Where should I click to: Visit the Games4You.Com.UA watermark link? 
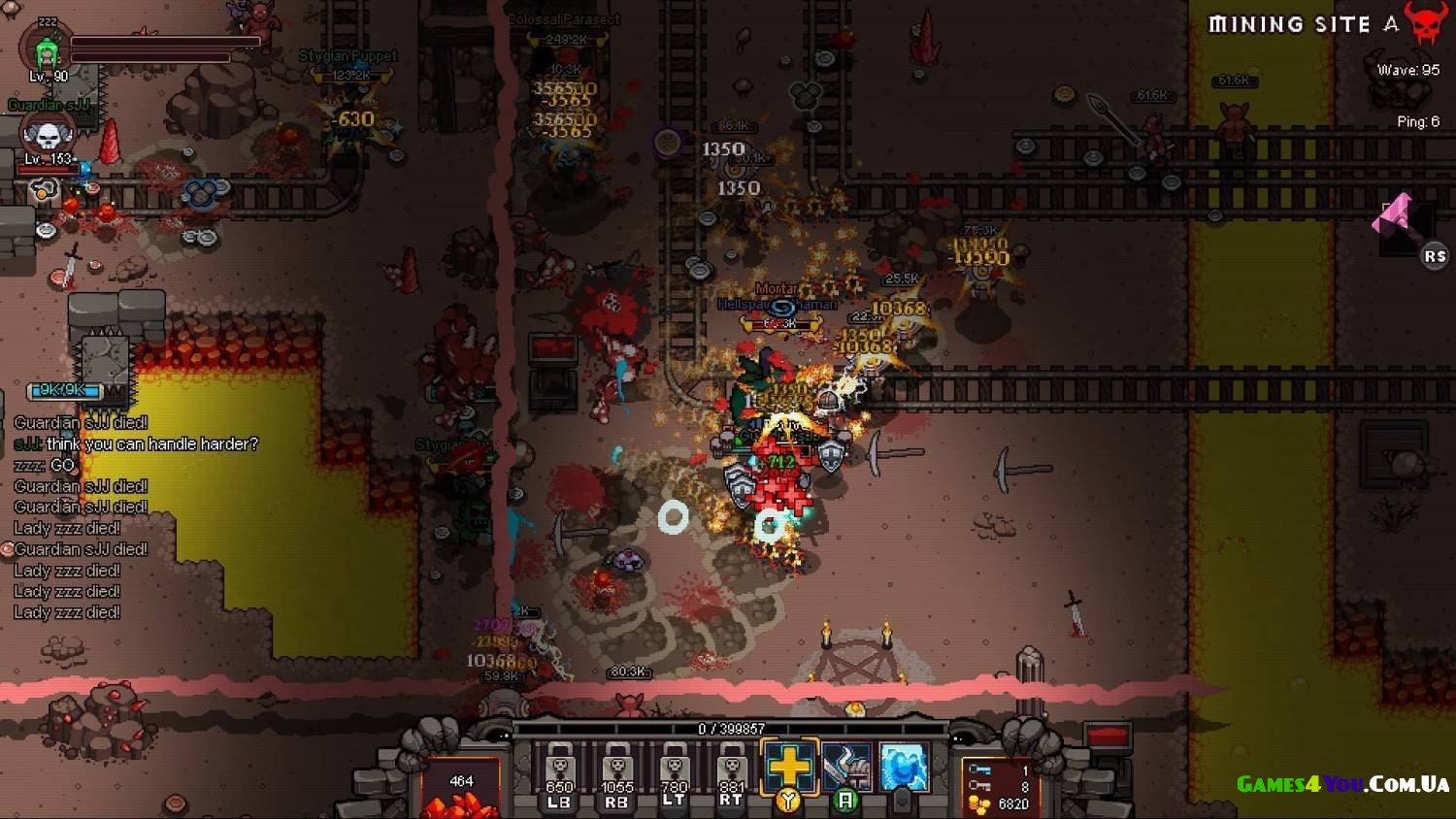1342,784
